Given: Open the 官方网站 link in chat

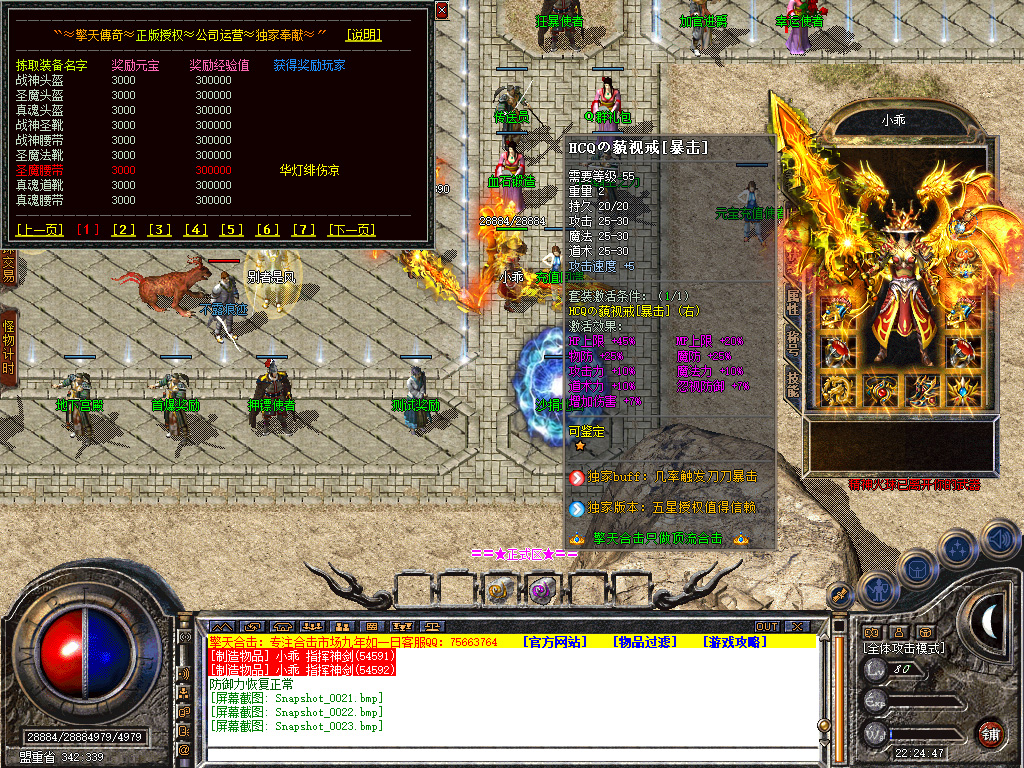Looking at the screenshot, I should (x=555, y=642).
